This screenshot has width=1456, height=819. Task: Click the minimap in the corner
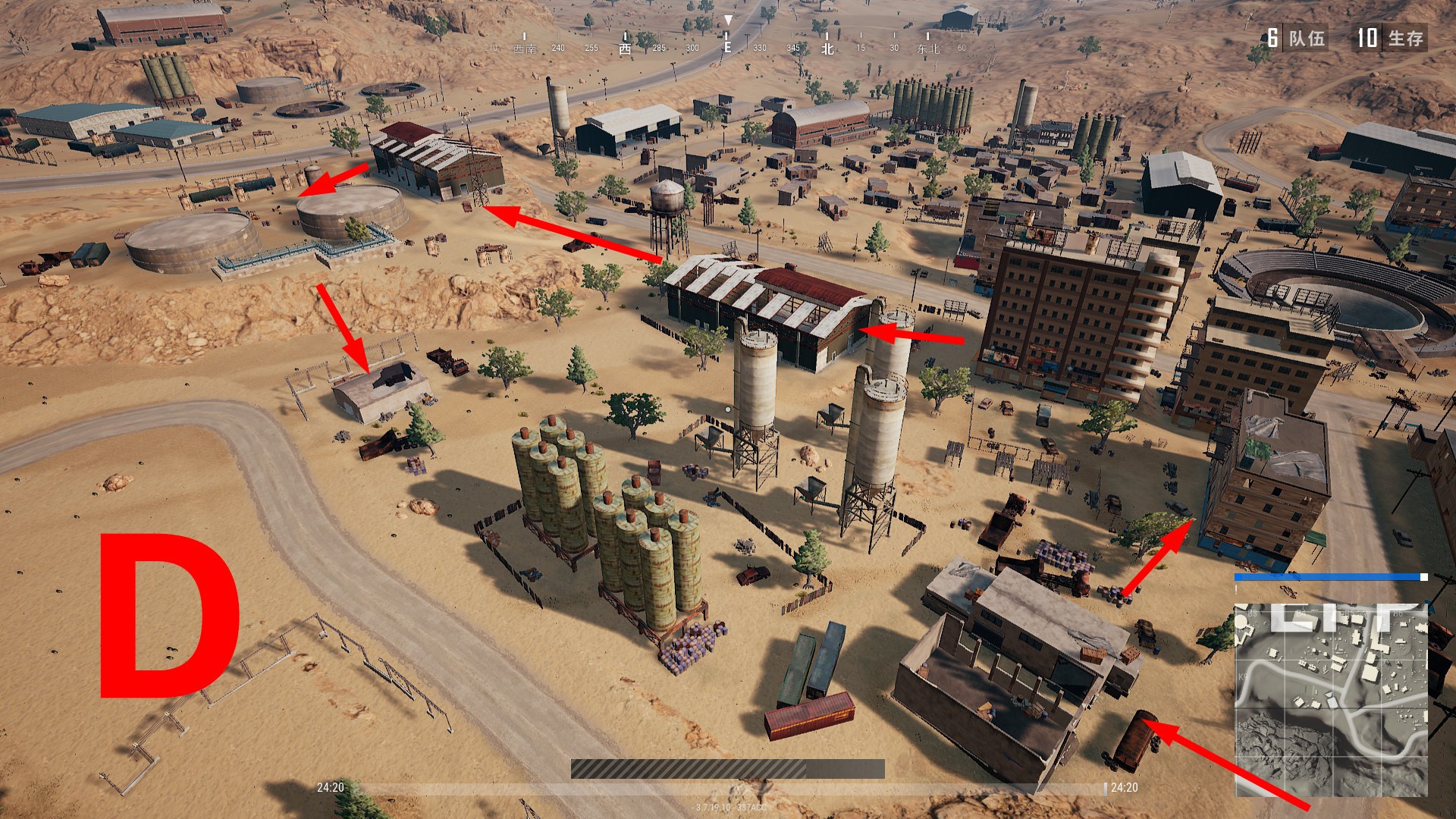(1331, 699)
